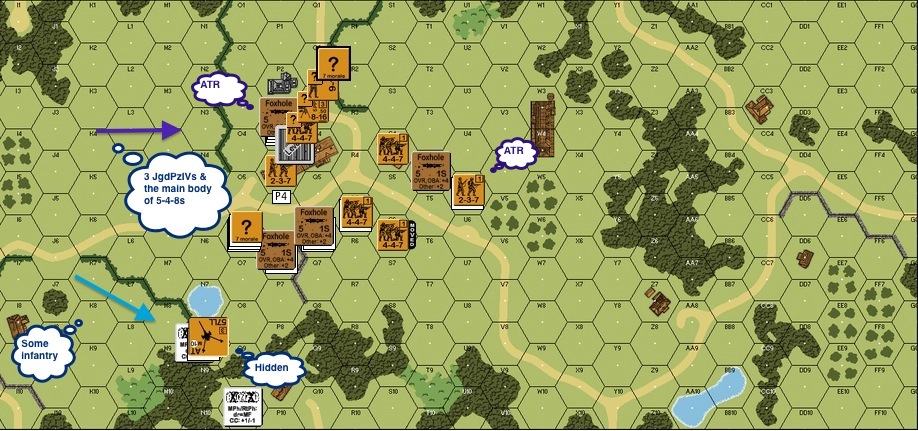Pick the 4-4-7 squad marked MOVED
This screenshot has width=918, height=431.
[392, 234]
